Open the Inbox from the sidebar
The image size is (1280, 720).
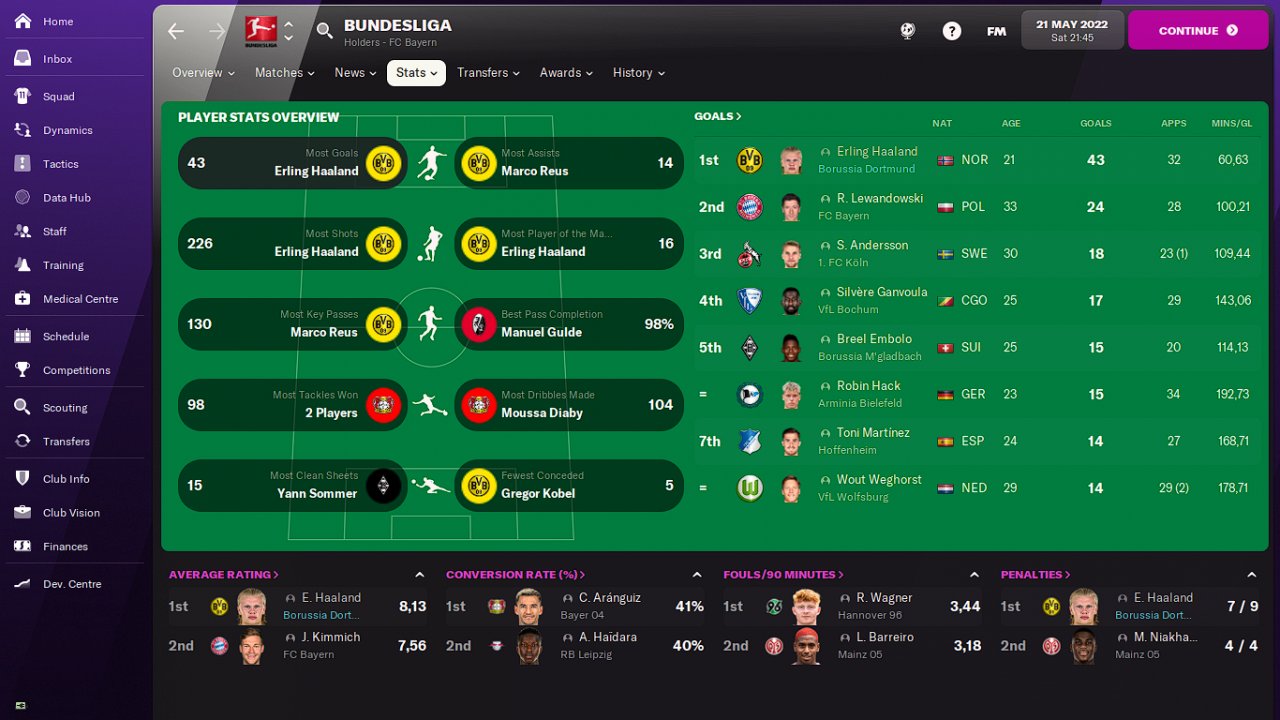(57, 59)
